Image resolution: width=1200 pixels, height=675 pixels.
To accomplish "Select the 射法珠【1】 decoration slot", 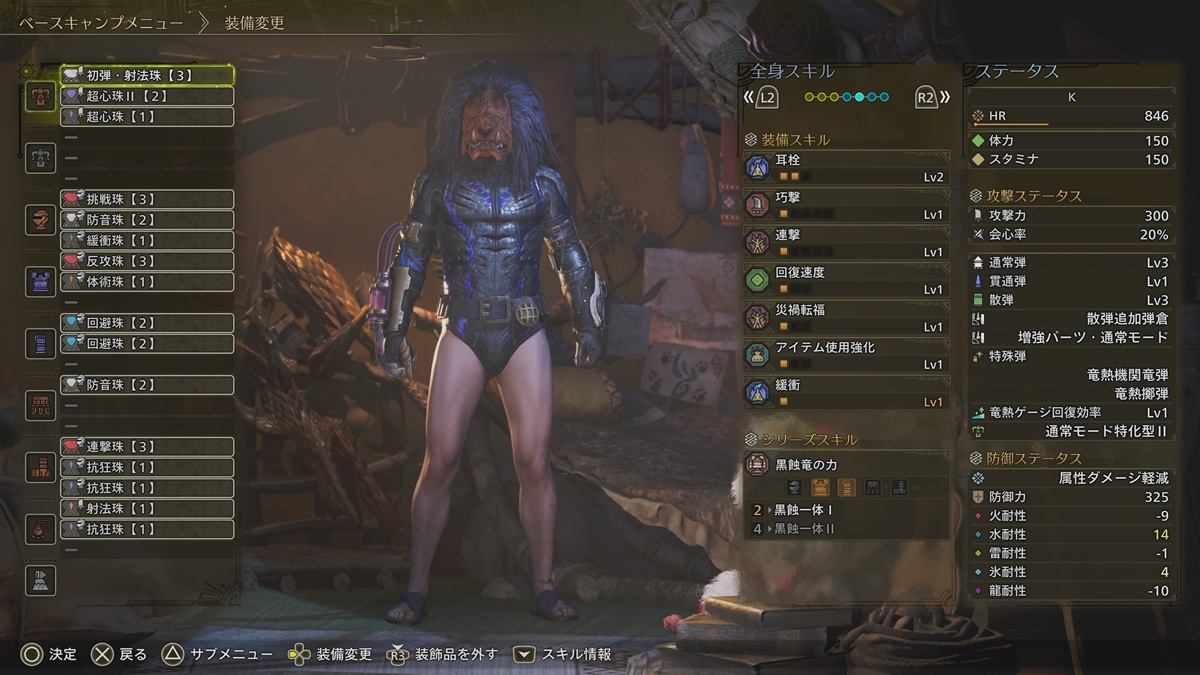I will pyautogui.click(x=147, y=508).
